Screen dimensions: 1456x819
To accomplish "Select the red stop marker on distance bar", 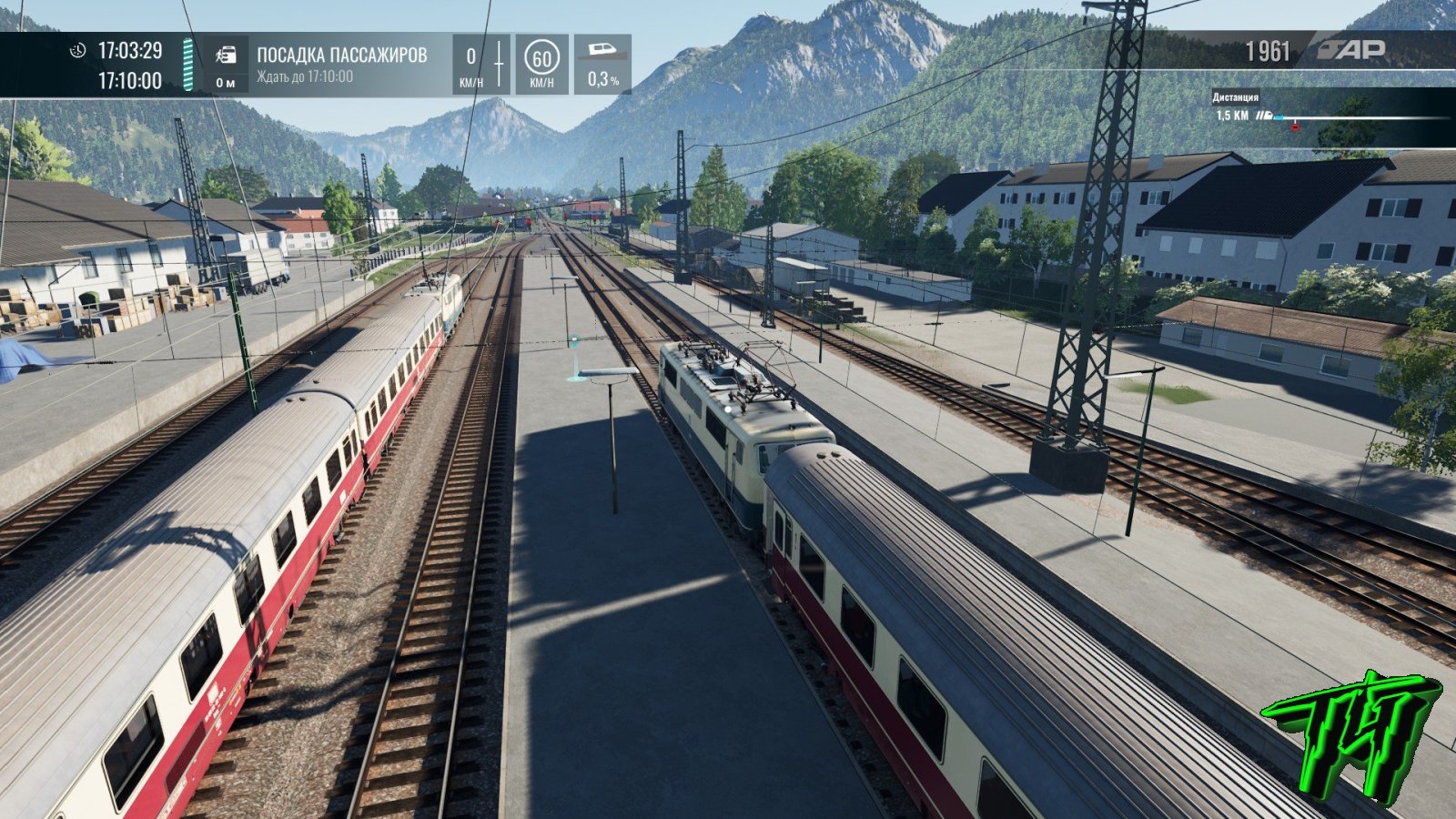I will 1295,126.
